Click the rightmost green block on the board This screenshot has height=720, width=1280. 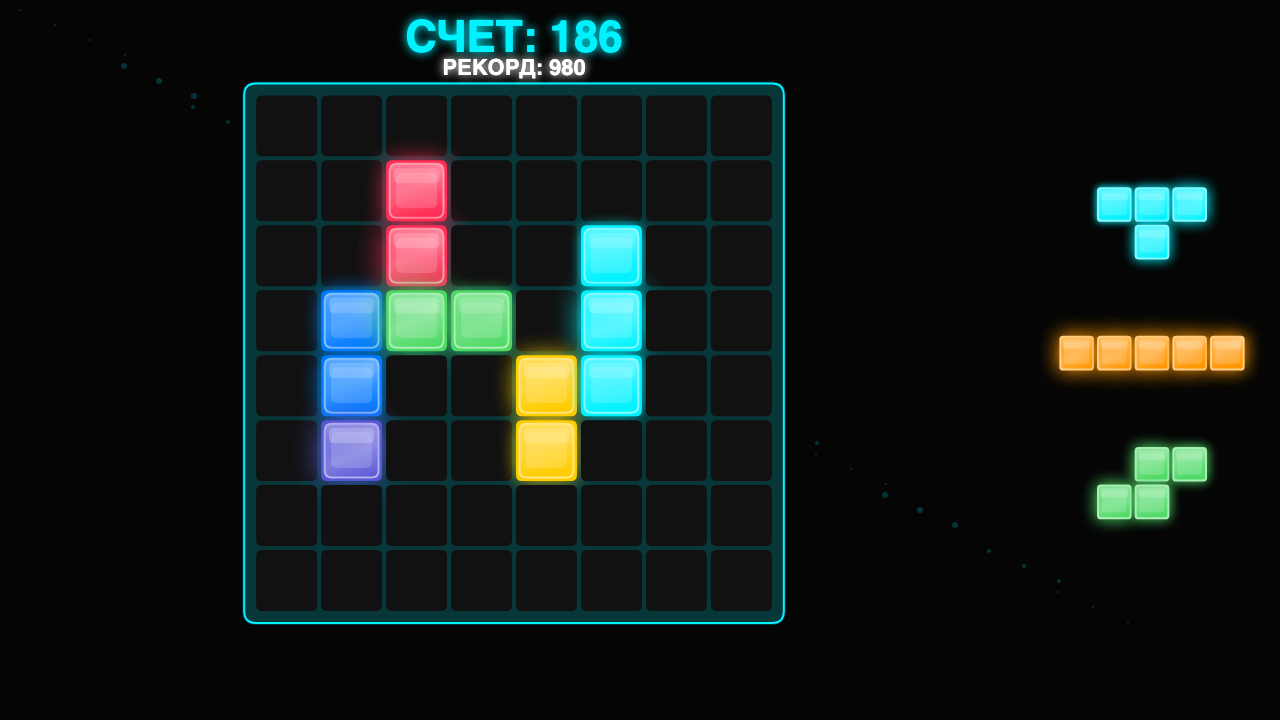click(x=481, y=320)
